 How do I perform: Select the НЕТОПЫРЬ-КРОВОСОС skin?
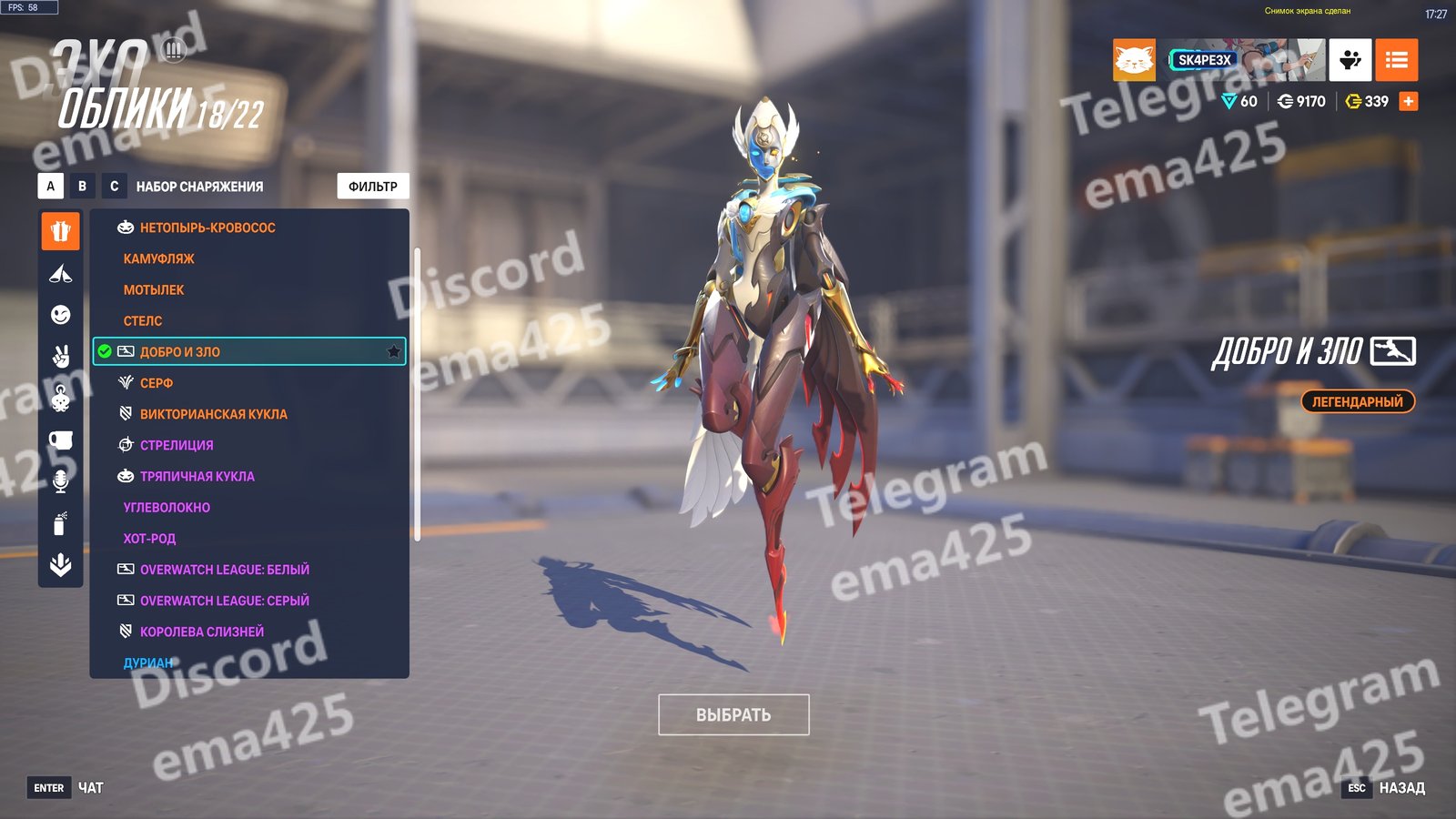[x=207, y=227]
